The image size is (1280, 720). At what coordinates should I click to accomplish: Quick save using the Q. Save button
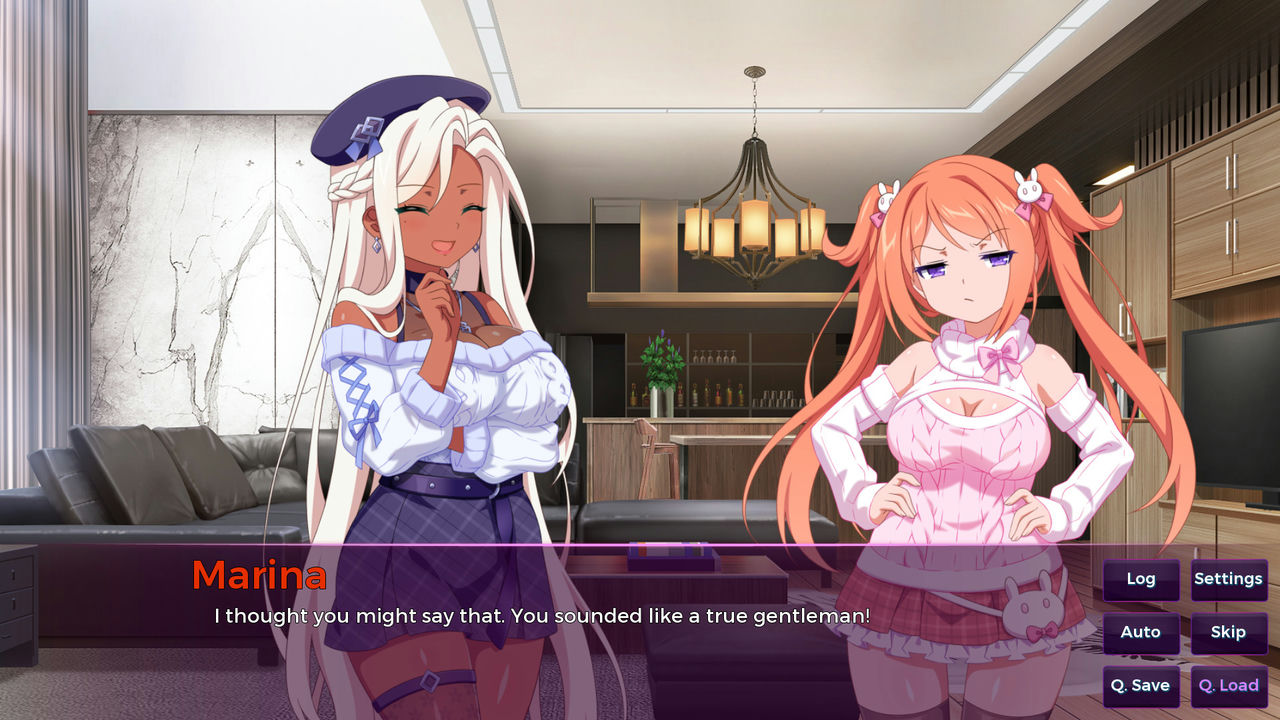(1140, 686)
